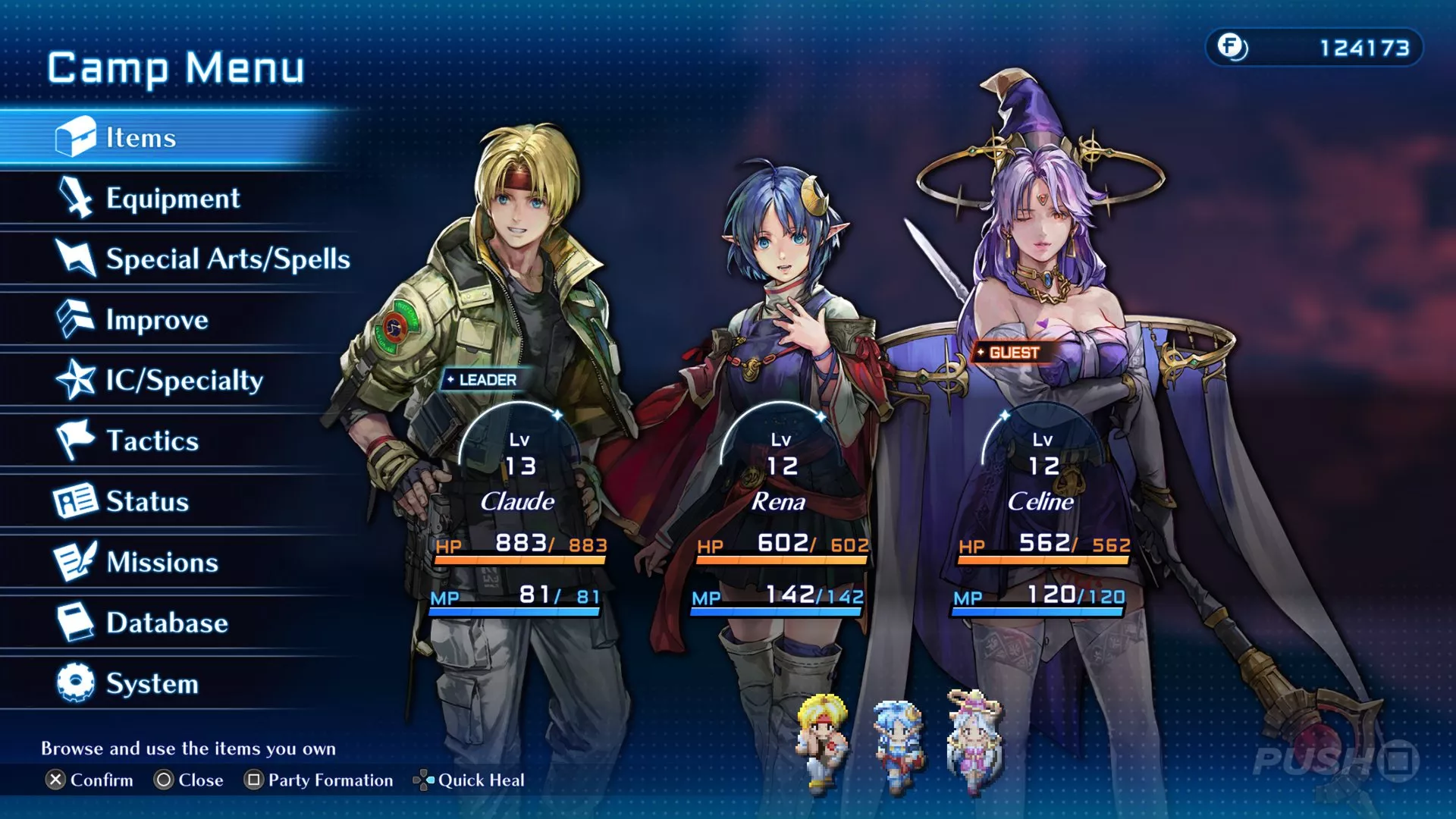Select Tactics from the Camp Menu

(152, 441)
